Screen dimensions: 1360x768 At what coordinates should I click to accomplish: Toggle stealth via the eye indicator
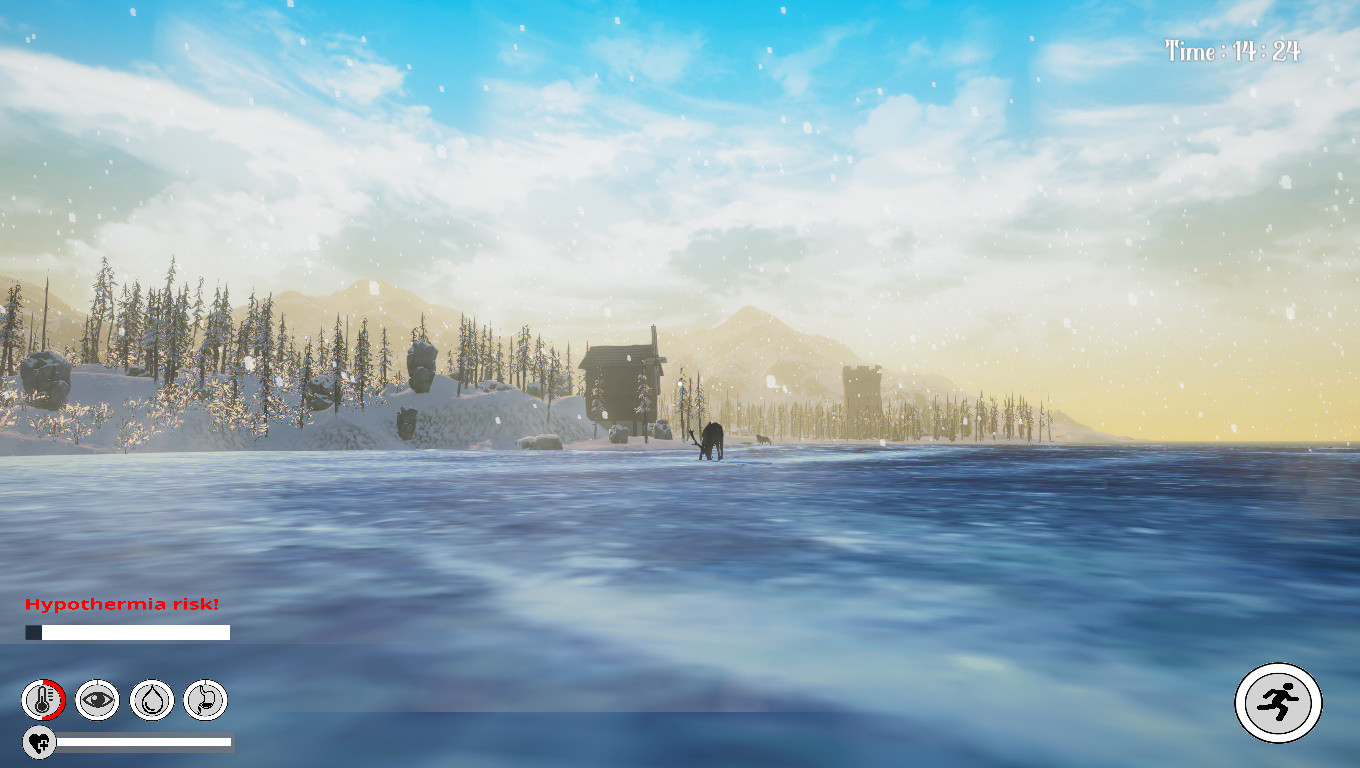tap(96, 700)
